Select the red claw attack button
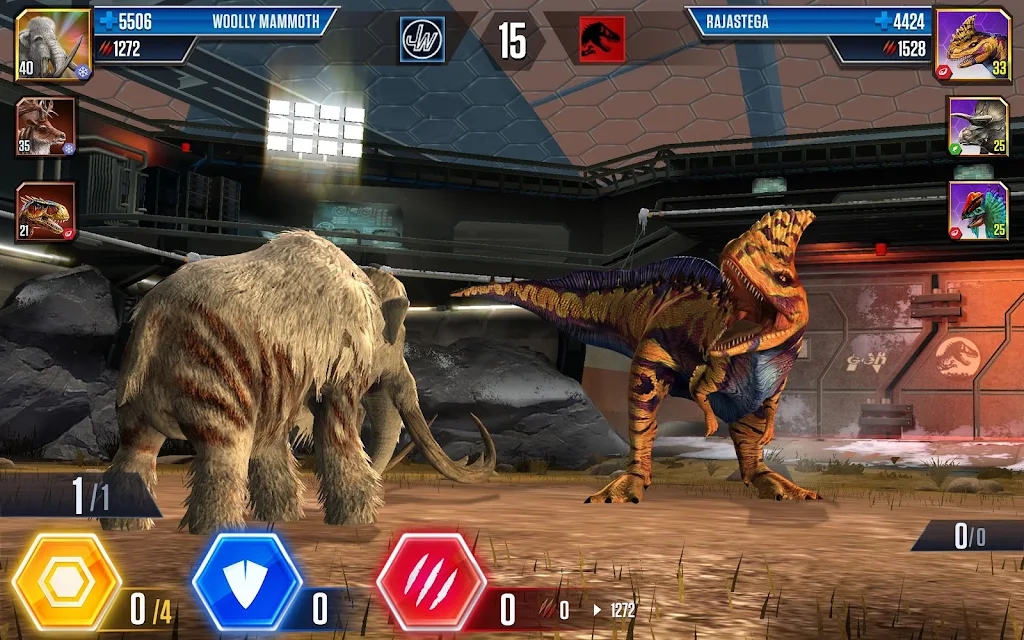Image resolution: width=1024 pixels, height=640 pixels. point(431,584)
